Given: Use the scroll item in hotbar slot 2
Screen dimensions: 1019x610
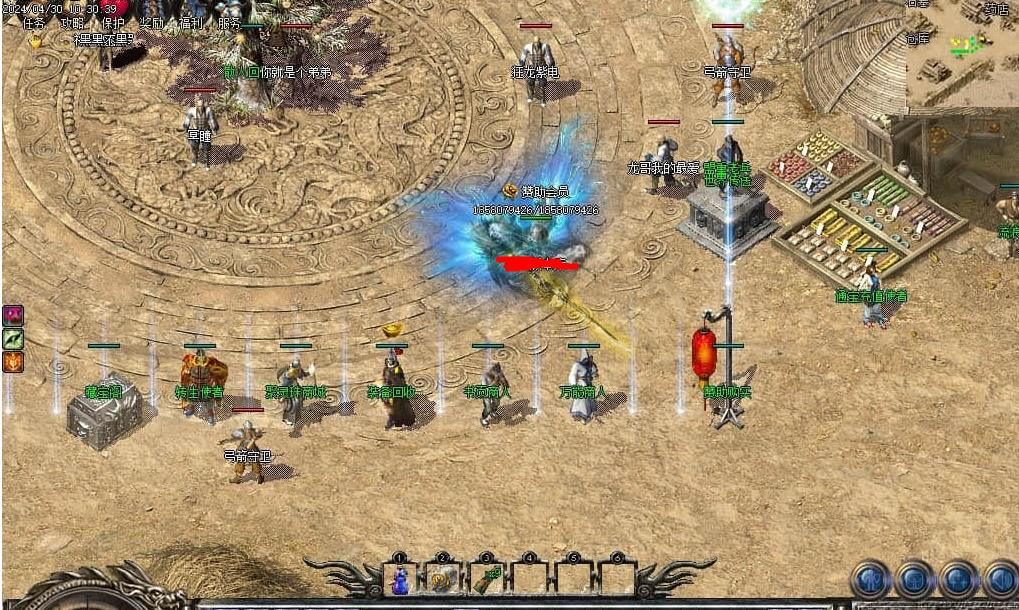Looking at the screenshot, I should 443,580.
